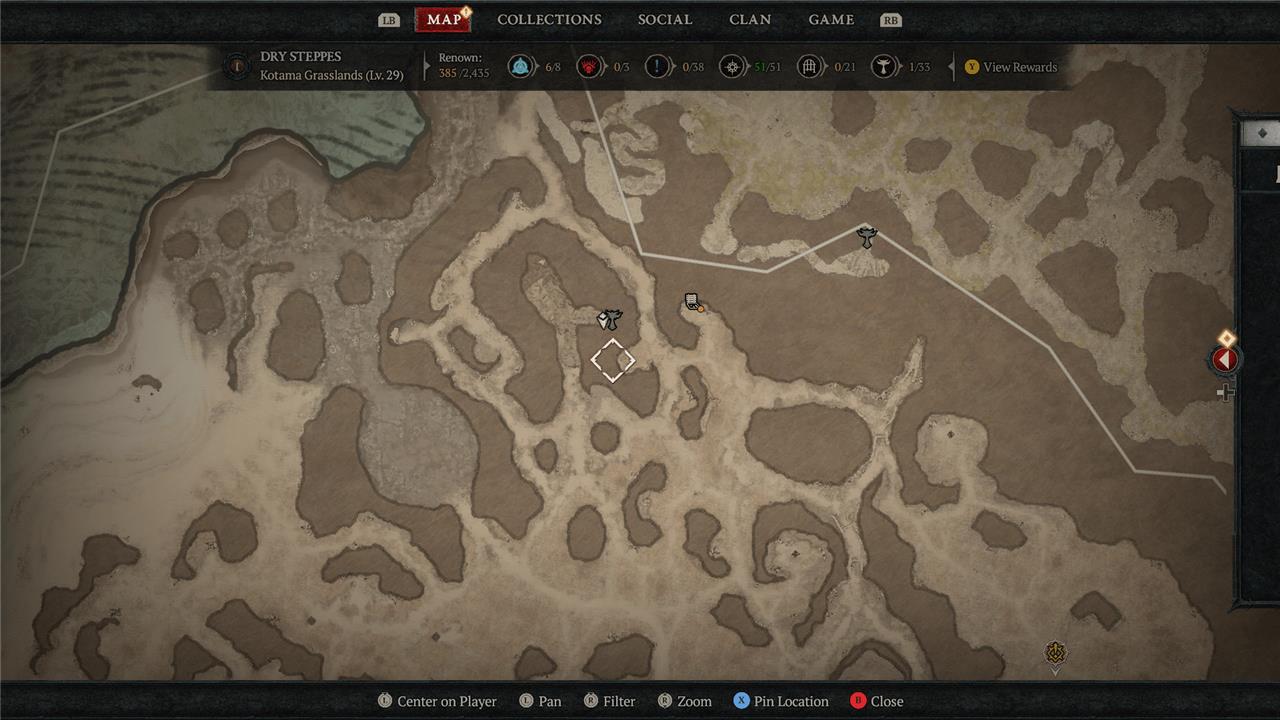Click the quest scroll map marker

point(692,302)
